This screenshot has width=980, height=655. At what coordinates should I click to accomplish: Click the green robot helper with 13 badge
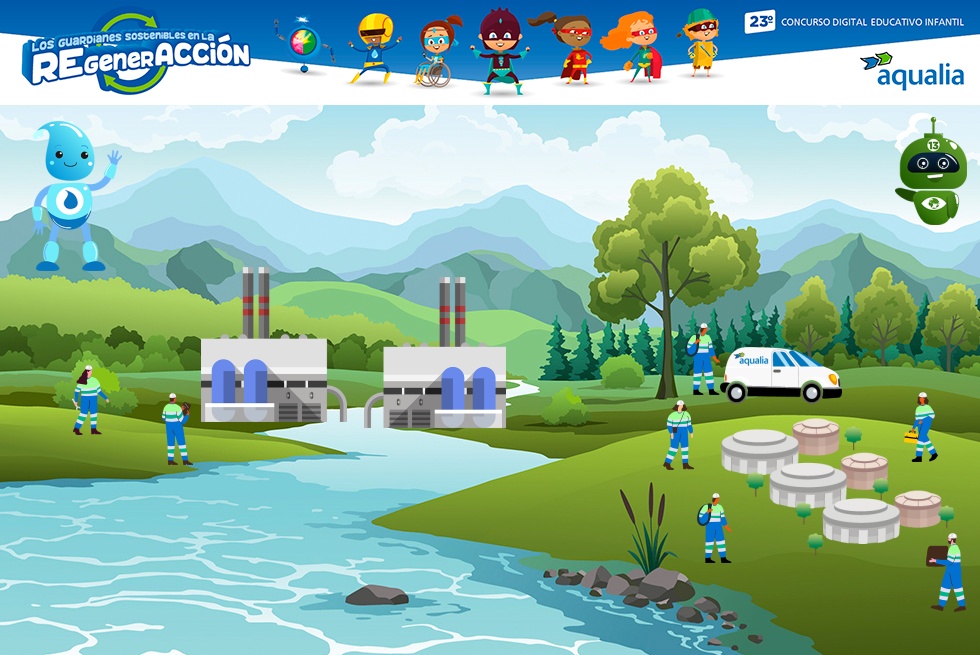coord(931,174)
